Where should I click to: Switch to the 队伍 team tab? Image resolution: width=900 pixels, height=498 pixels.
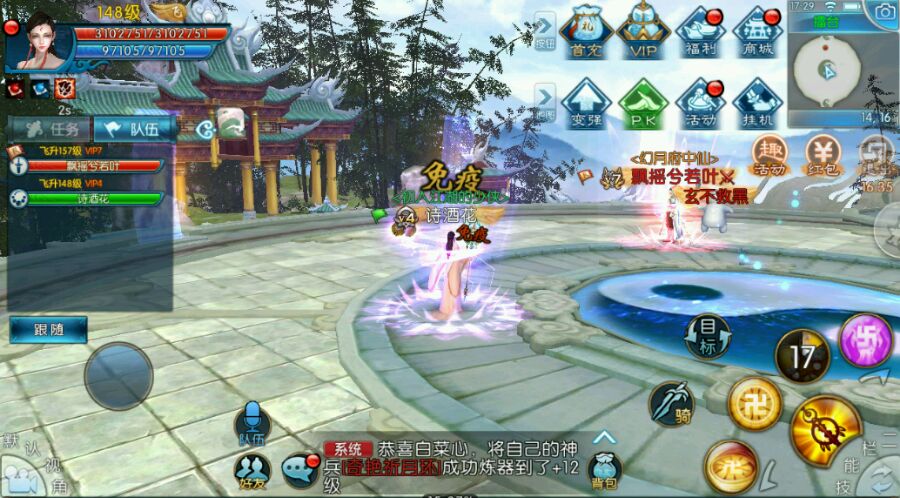[x=134, y=128]
